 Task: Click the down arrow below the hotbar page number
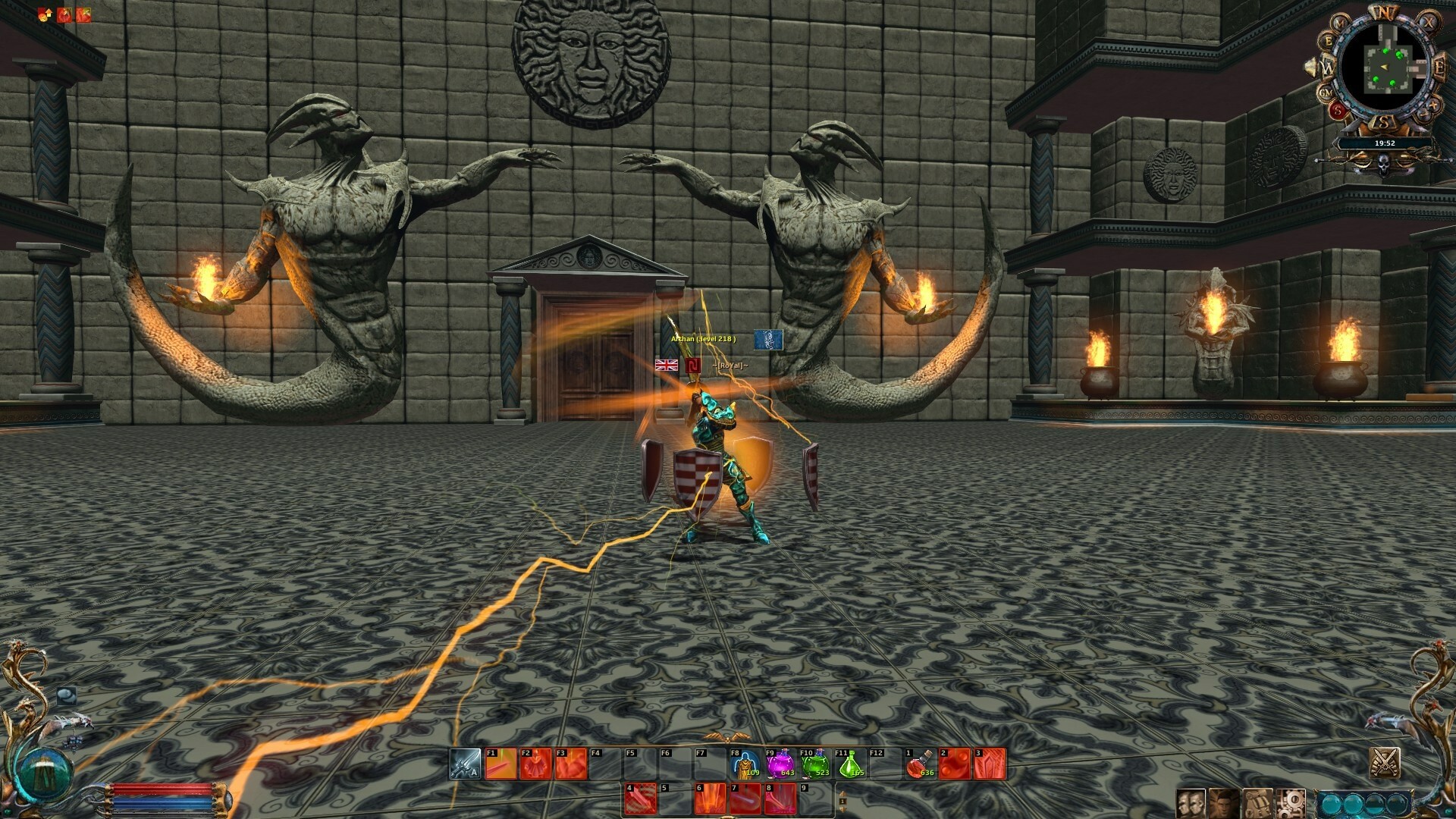click(842, 809)
